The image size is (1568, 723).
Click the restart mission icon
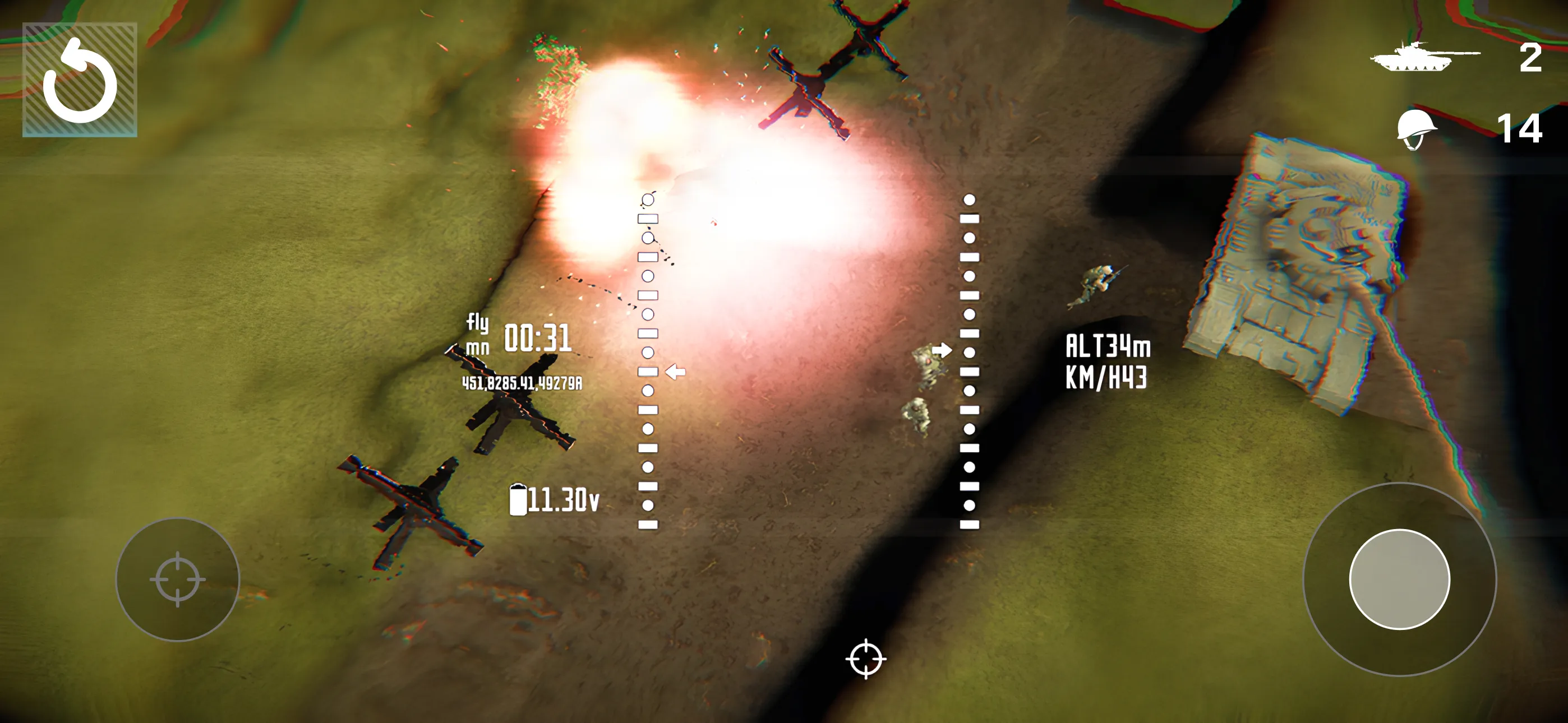point(81,80)
